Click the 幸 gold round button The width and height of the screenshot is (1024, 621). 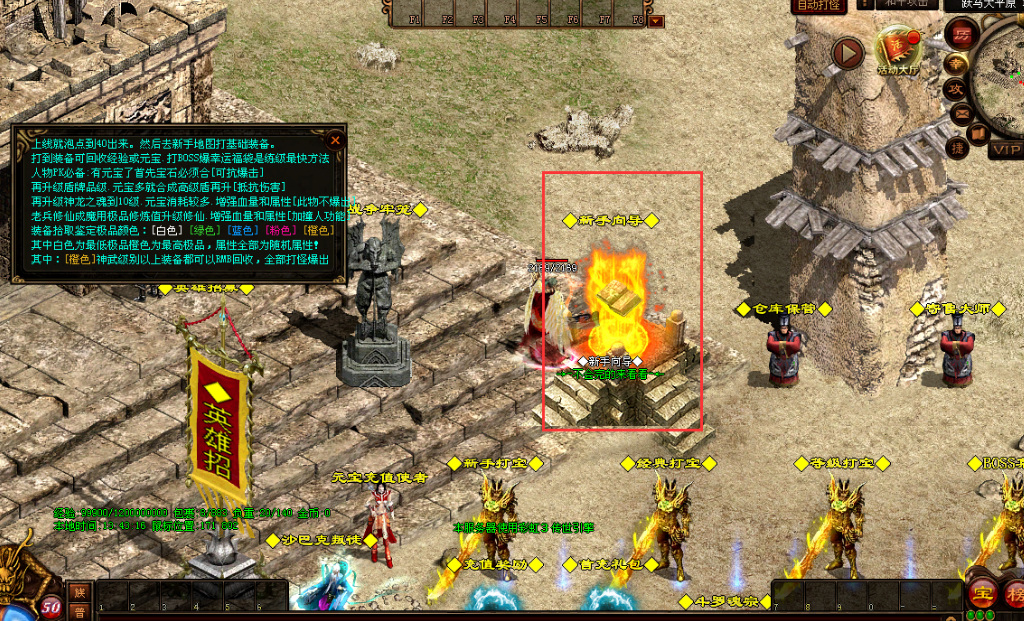pos(957,63)
